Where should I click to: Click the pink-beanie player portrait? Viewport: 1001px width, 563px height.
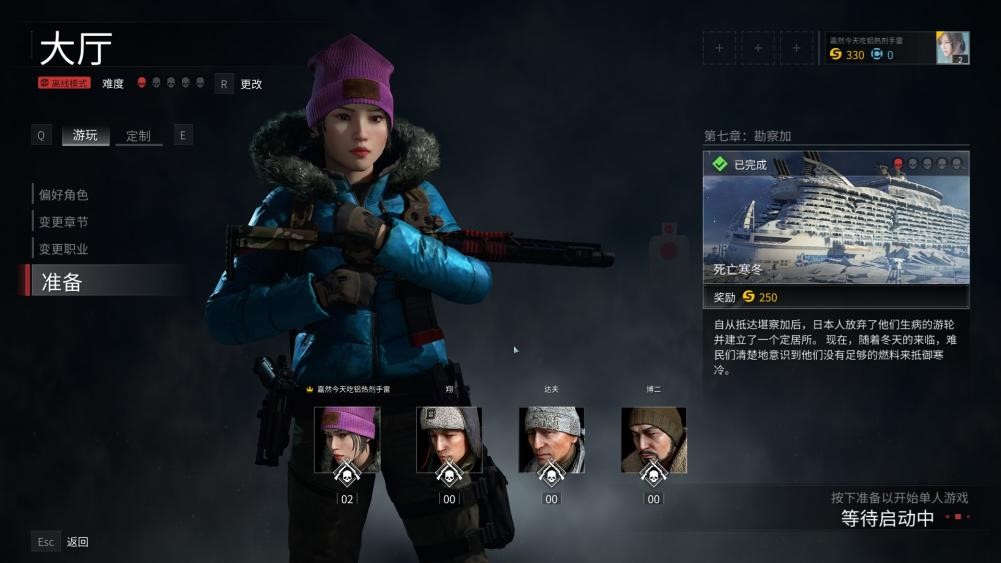coord(347,439)
